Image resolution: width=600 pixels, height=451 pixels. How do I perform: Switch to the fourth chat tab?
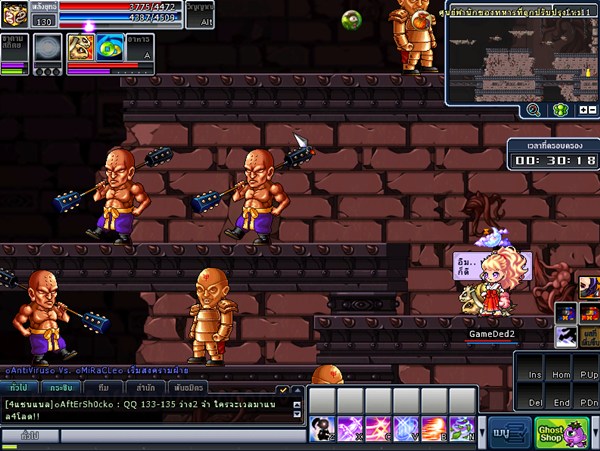coord(146,387)
